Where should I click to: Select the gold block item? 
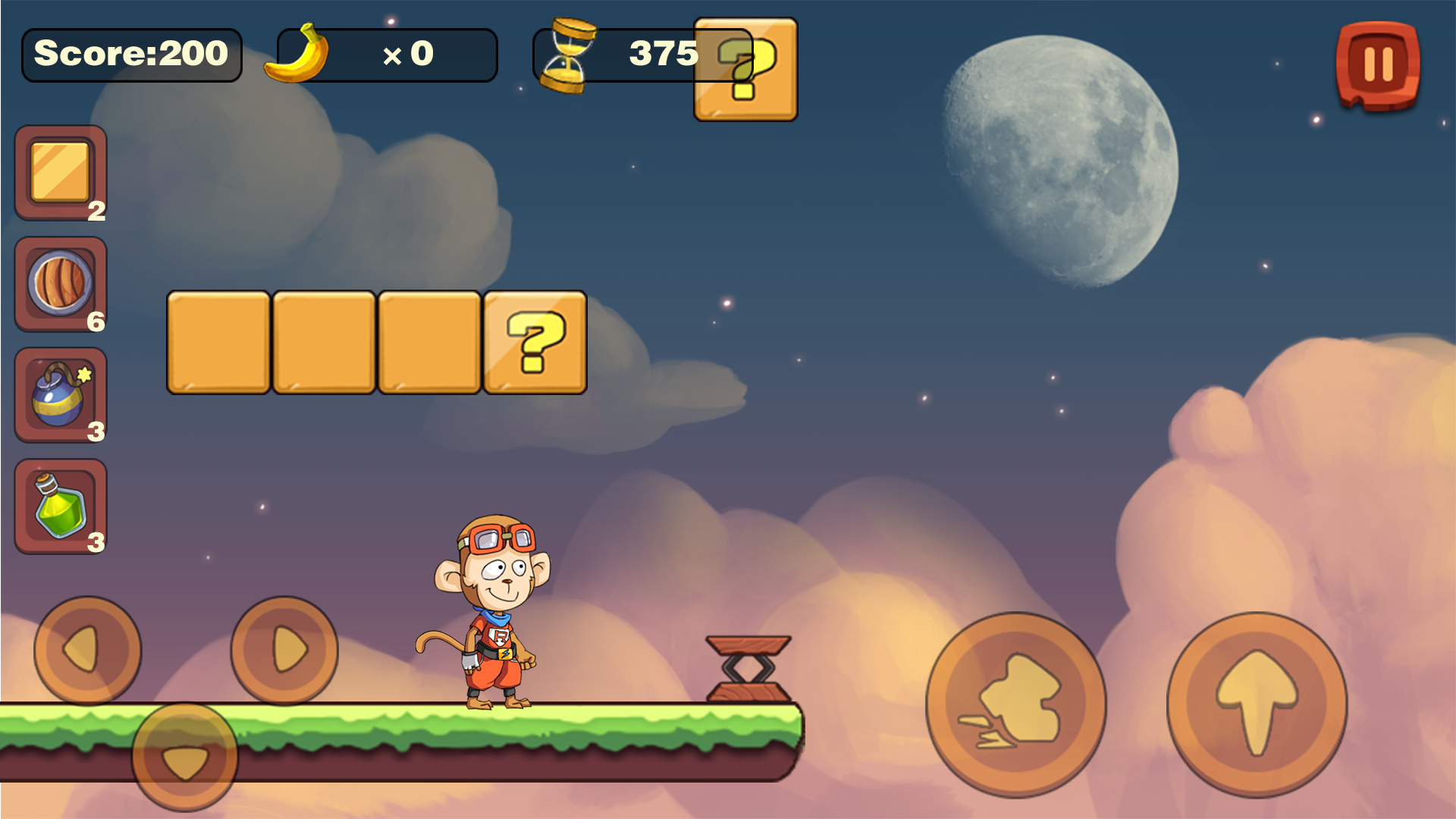(x=60, y=173)
